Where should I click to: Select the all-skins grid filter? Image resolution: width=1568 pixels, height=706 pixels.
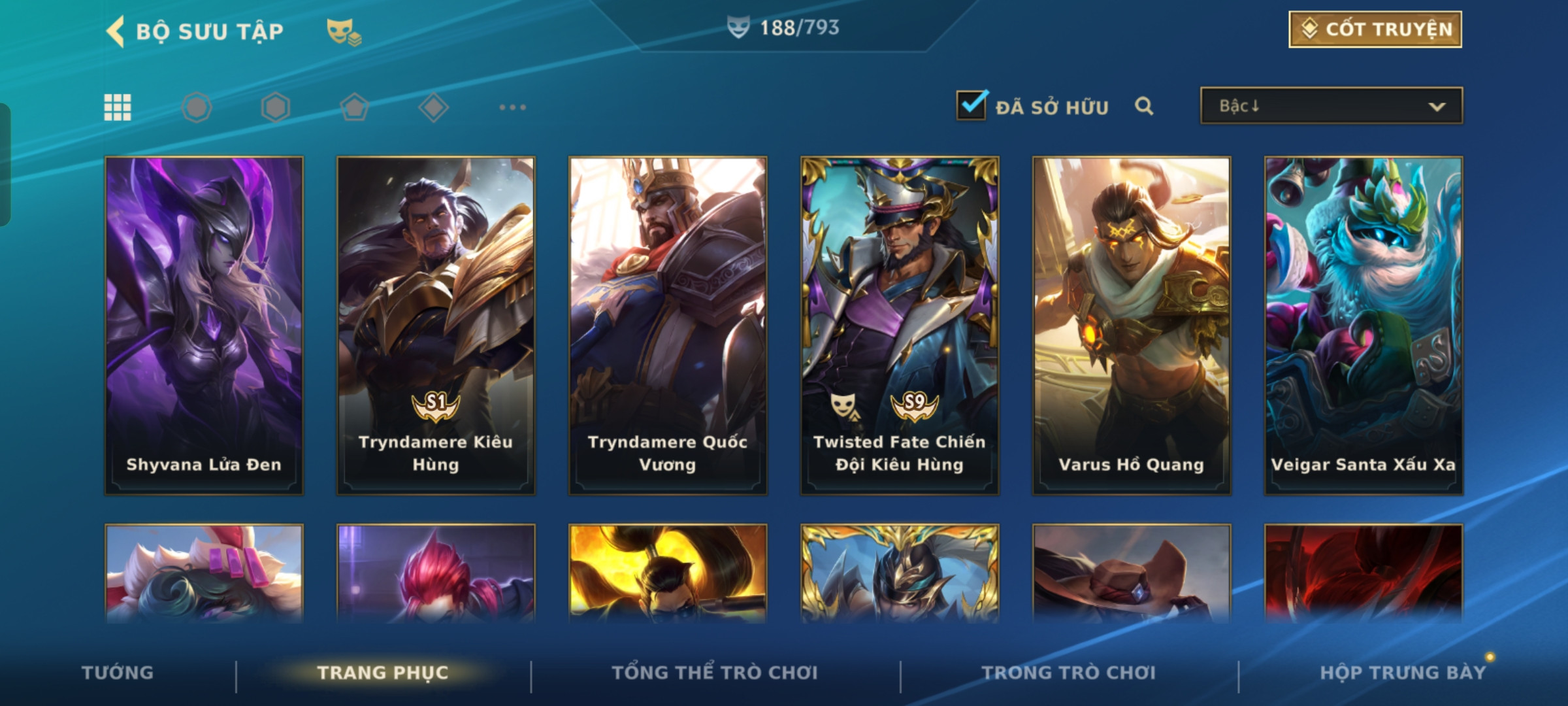coord(118,107)
